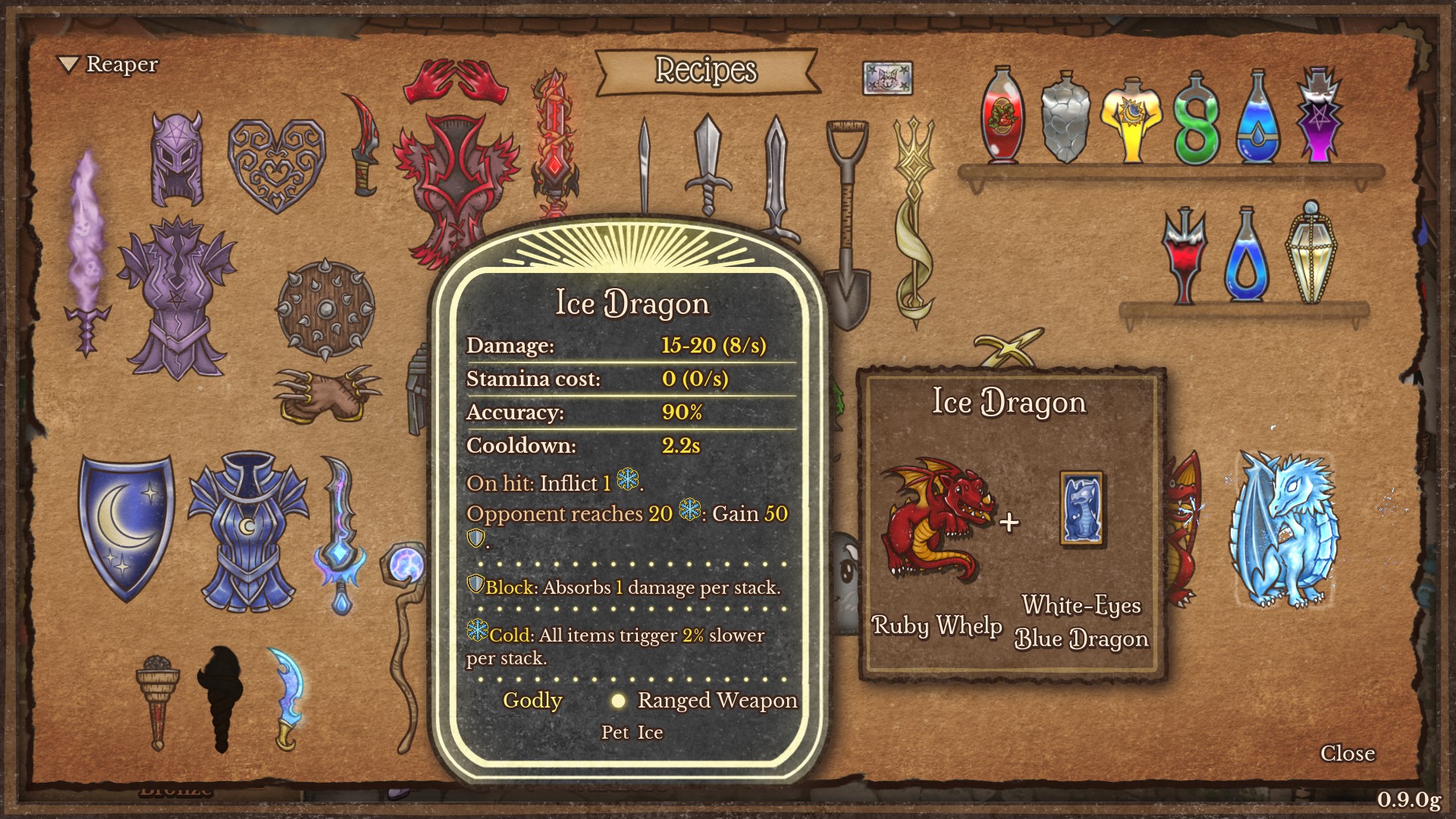Click Close to exit the recipes screen

(x=1348, y=754)
